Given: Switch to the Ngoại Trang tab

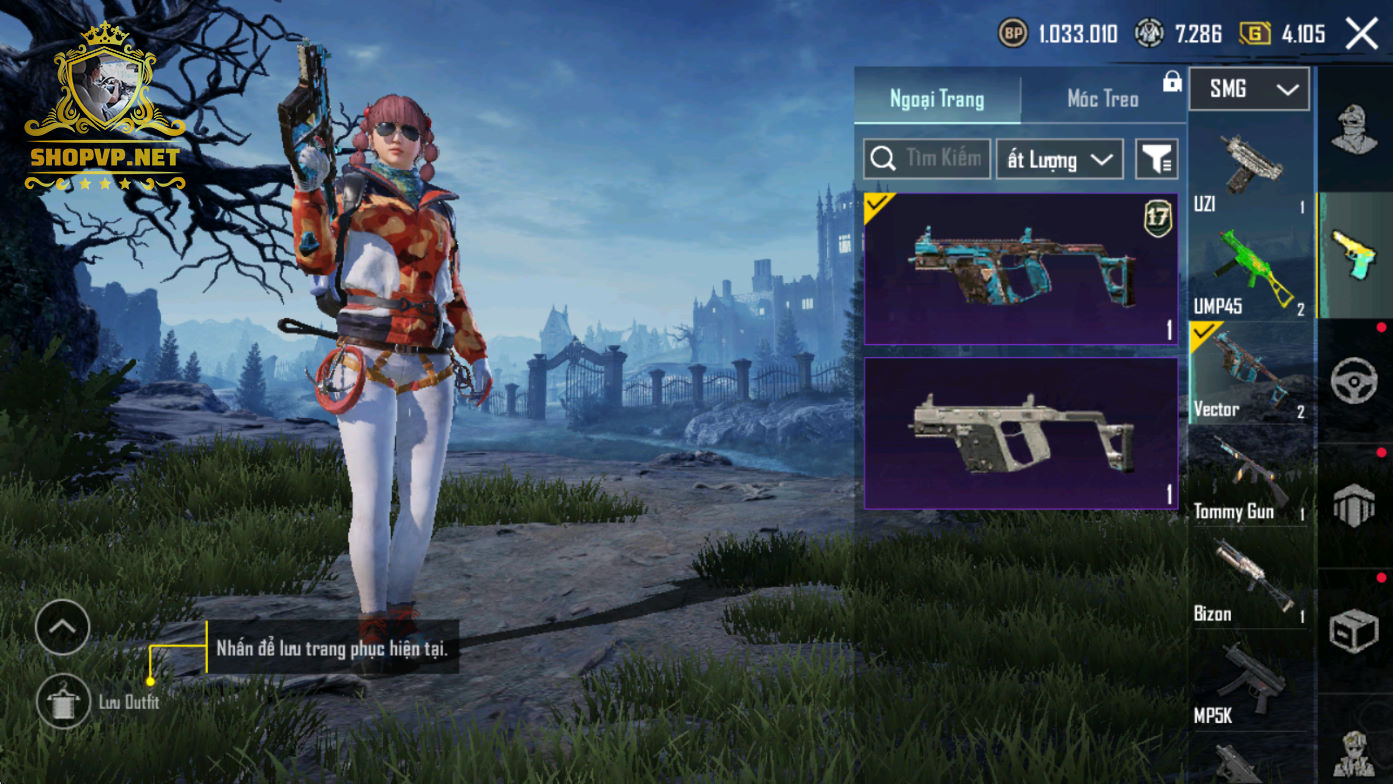Looking at the screenshot, I should click(x=937, y=99).
